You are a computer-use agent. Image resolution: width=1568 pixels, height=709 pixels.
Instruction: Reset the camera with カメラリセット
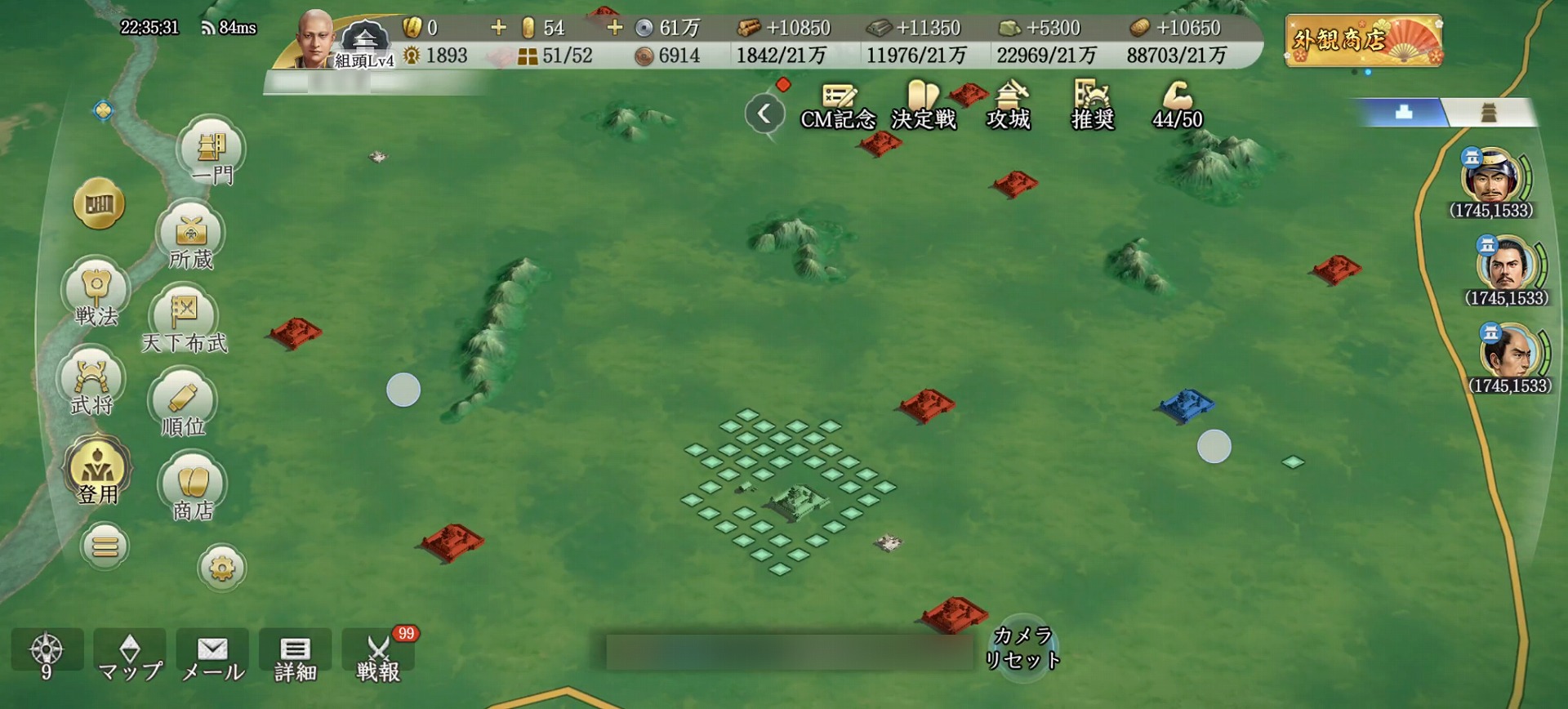point(1022,647)
